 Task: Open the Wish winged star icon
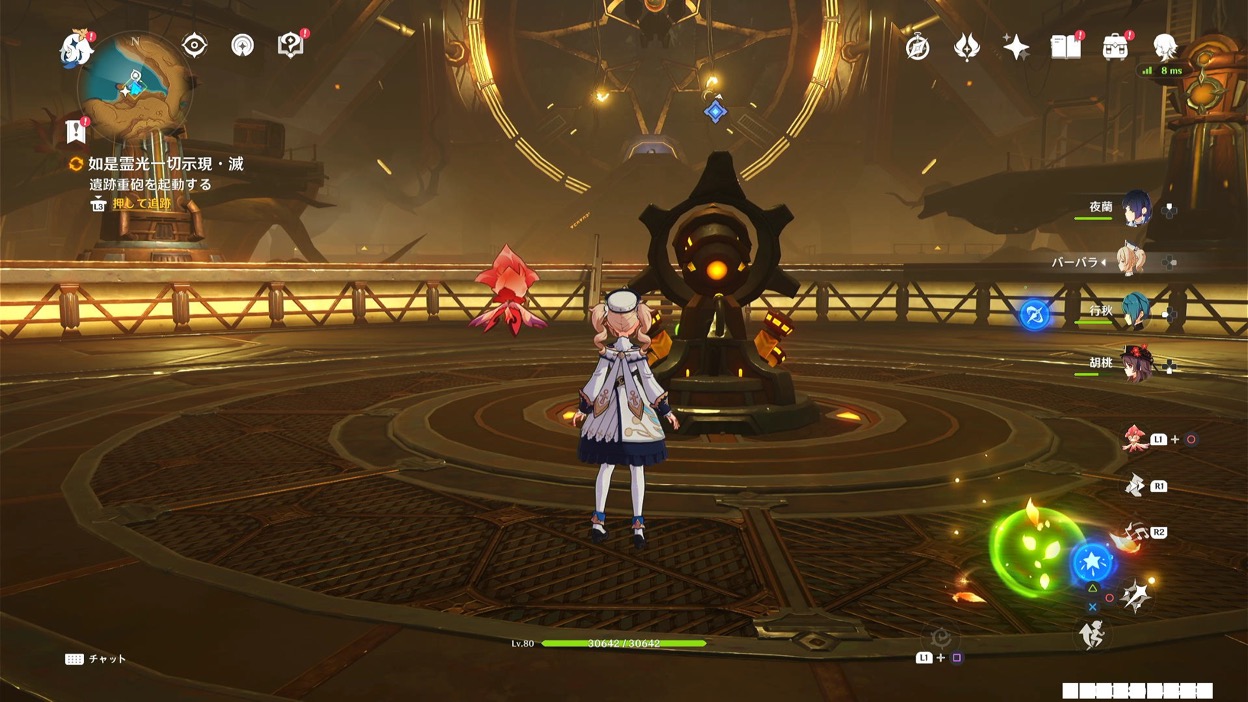pos(967,47)
